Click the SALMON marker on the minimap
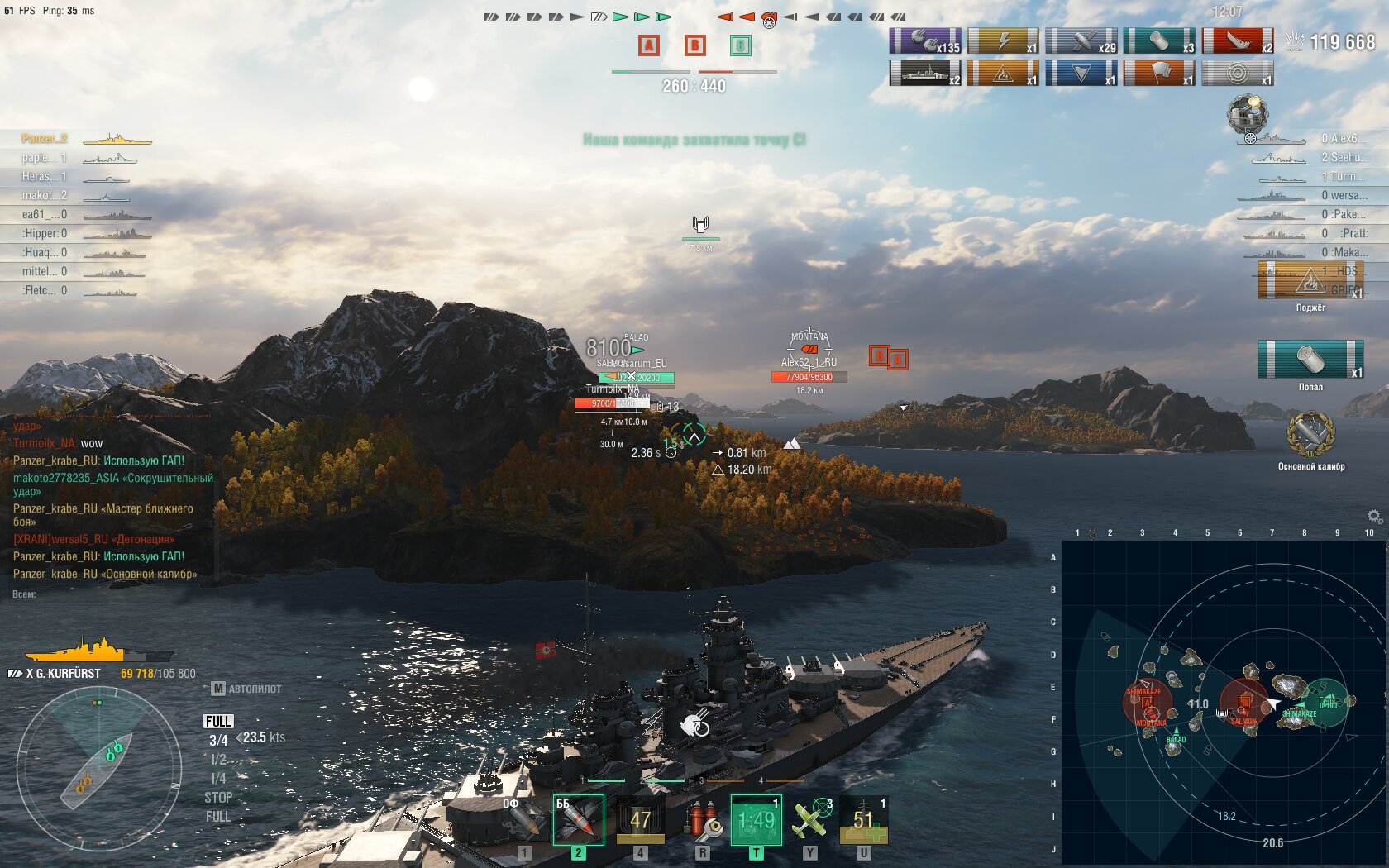The image size is (1389, 868). point(1243,721)
